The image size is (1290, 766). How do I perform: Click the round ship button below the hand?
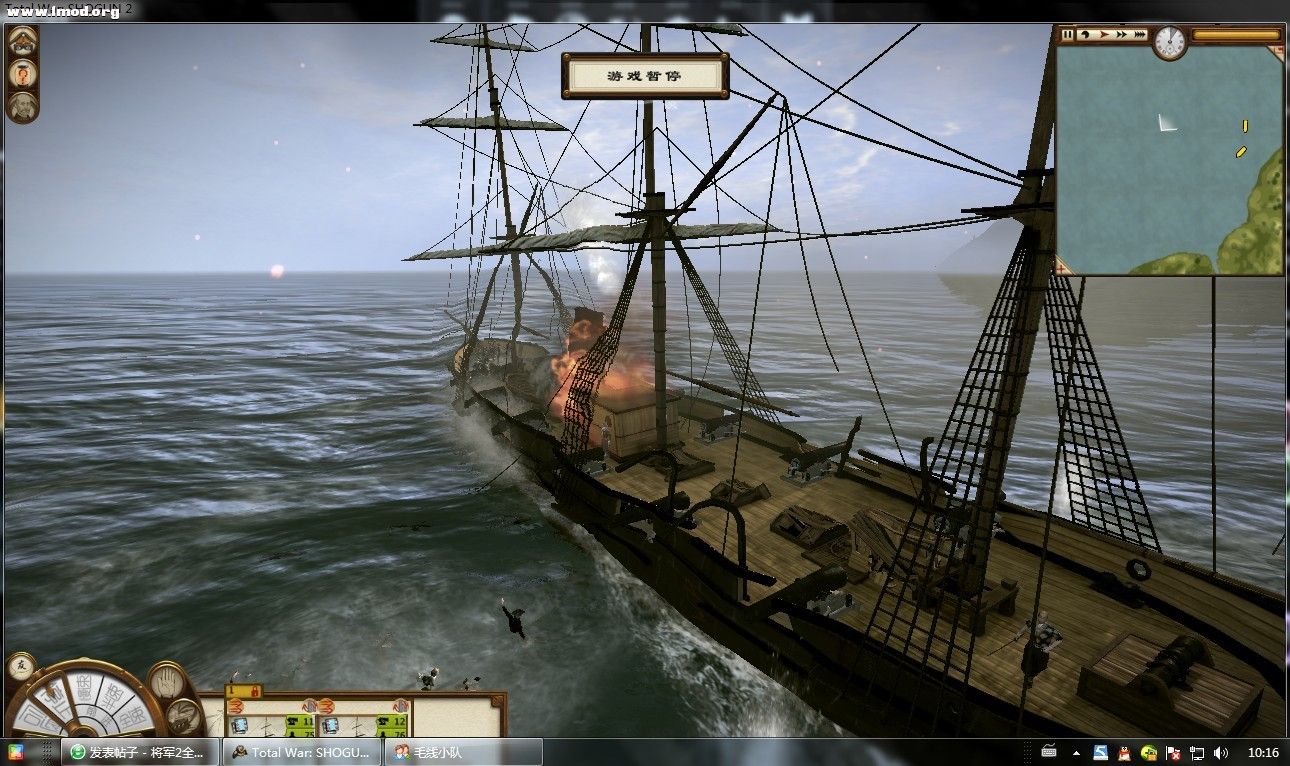(x=183, y=715)
